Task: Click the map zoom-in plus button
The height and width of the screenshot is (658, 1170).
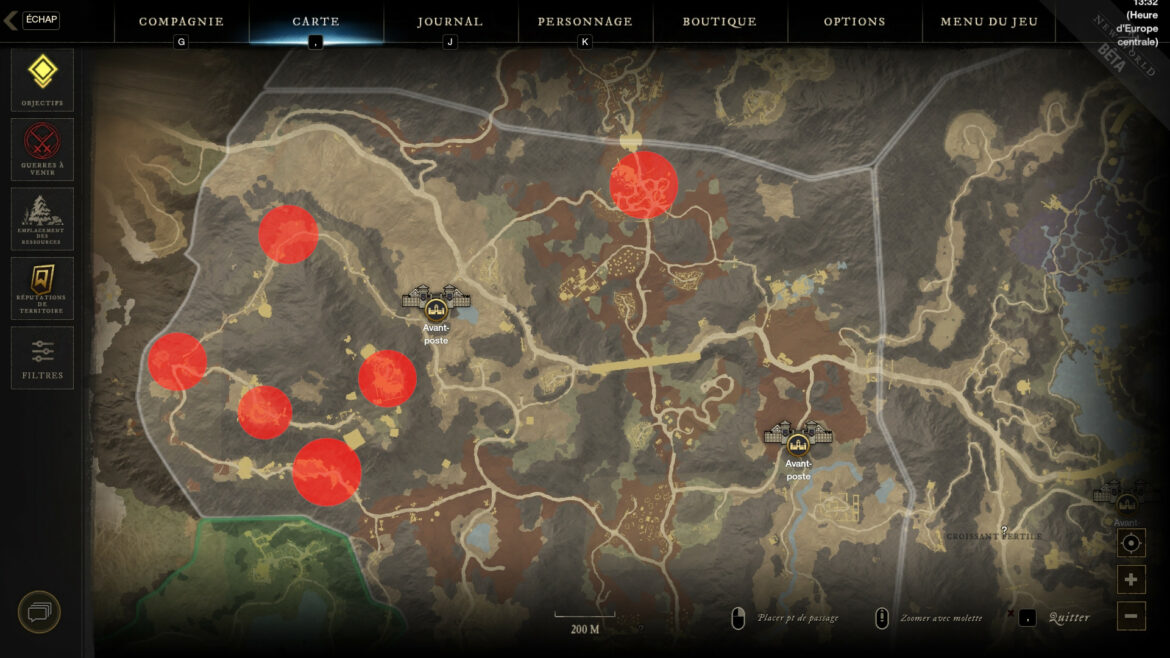Action: pos(1131,580)
